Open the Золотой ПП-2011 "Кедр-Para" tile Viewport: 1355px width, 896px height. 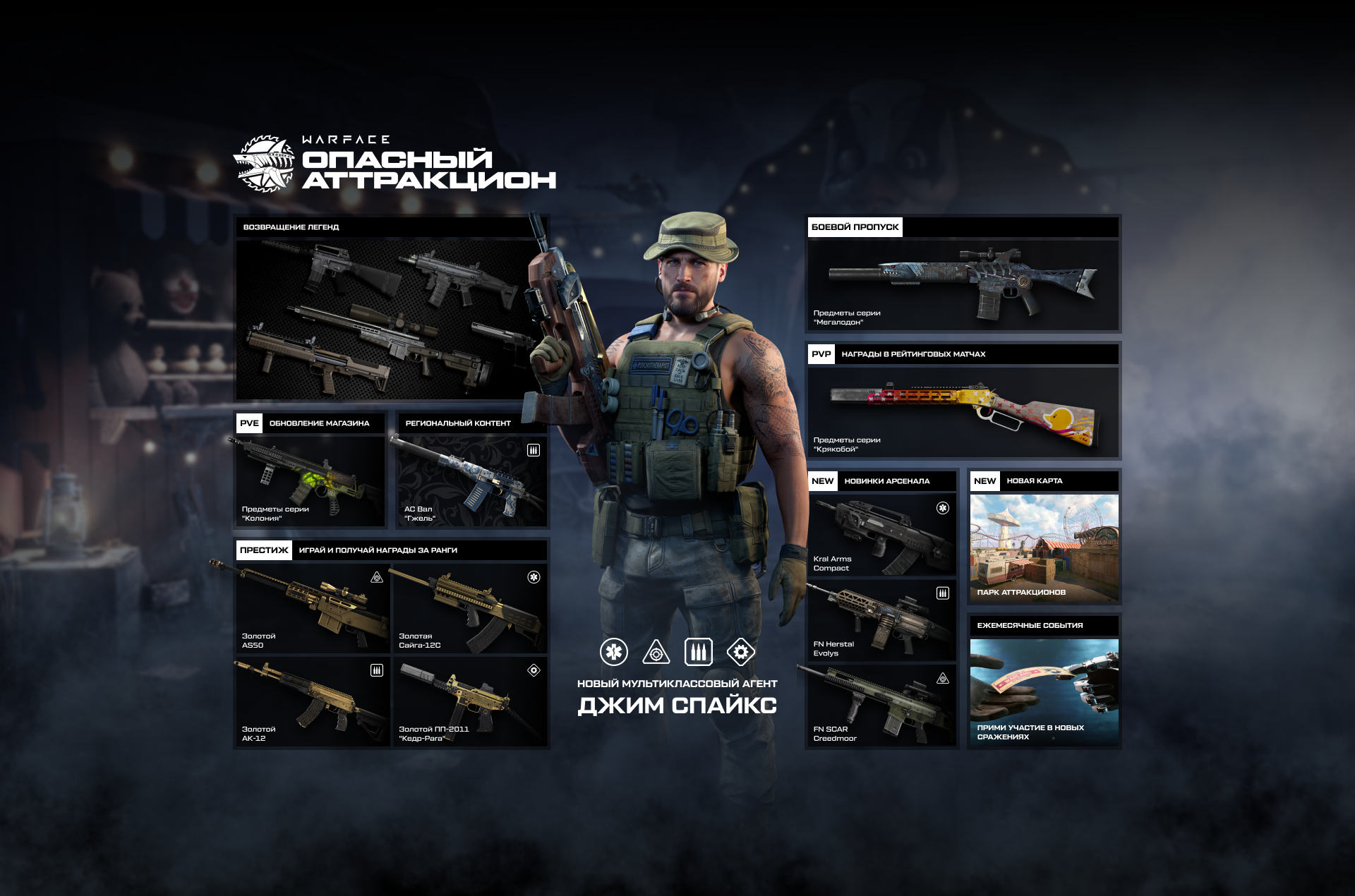[469, 701]
